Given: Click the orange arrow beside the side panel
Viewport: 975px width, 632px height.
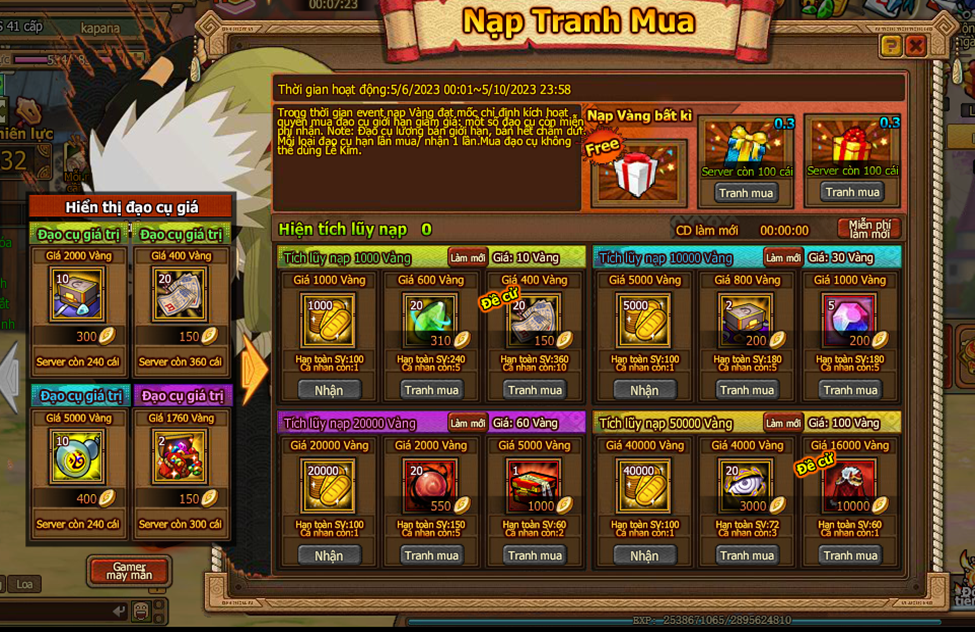Looking at the screenshot, I should click(254, 368).
